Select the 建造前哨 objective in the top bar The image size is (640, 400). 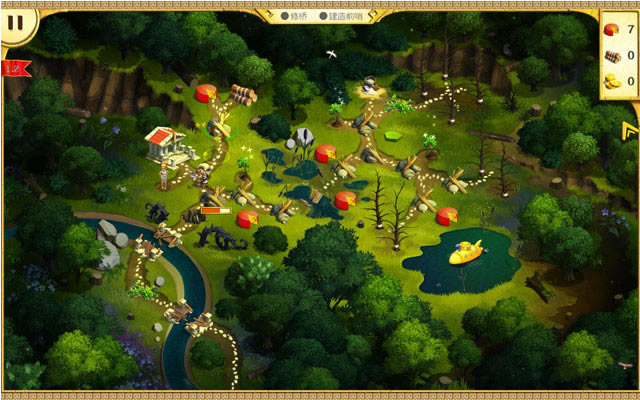pyautogui.click(x=340, y=16)
